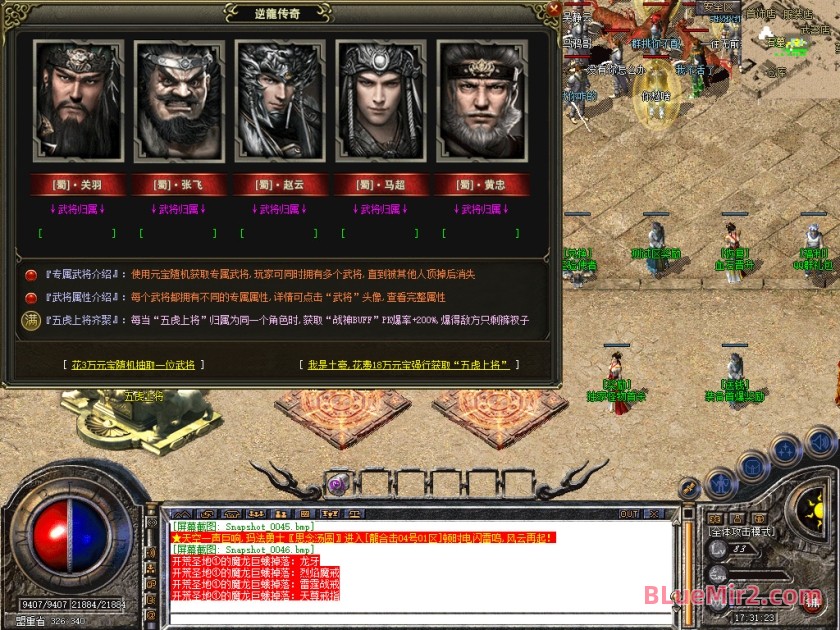Viewport: 840px width, 630px height.
Task: Pick the 赵云 general portrait
Action: point(279,100)
